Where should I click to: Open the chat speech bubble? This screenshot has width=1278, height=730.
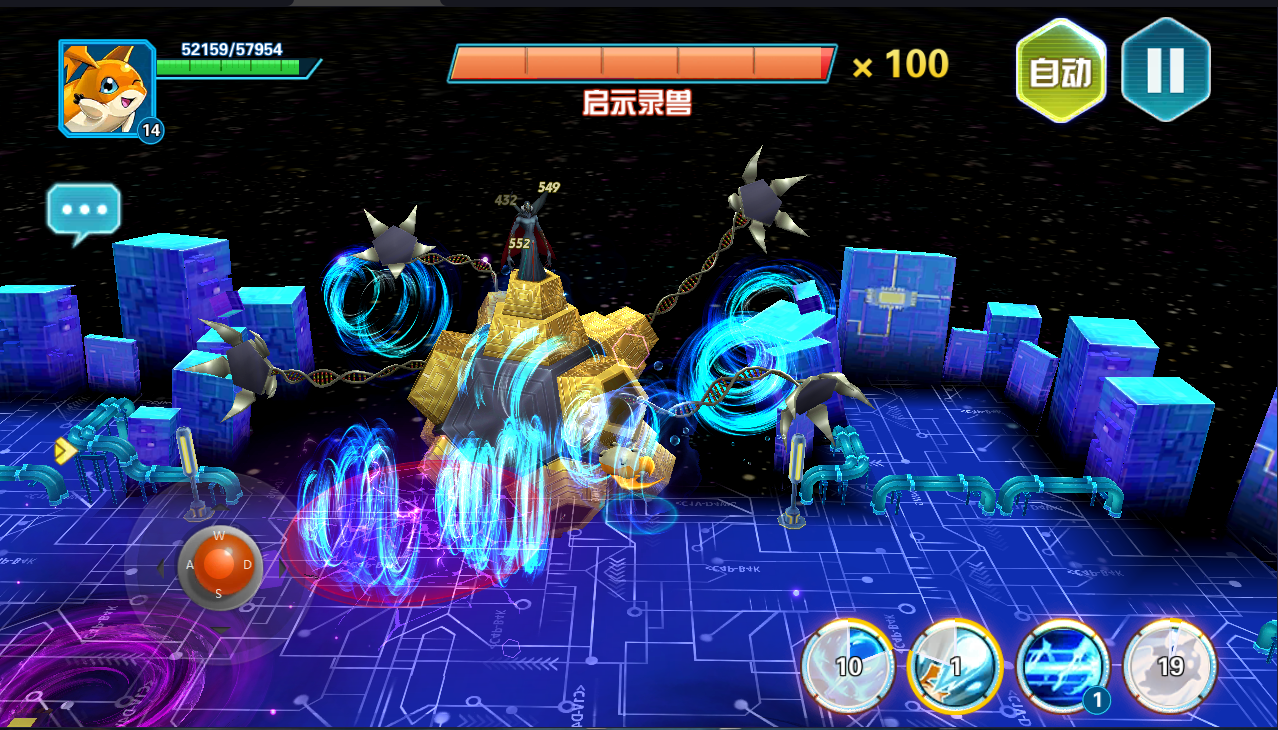pyautogui.click(x=84, y=212)
